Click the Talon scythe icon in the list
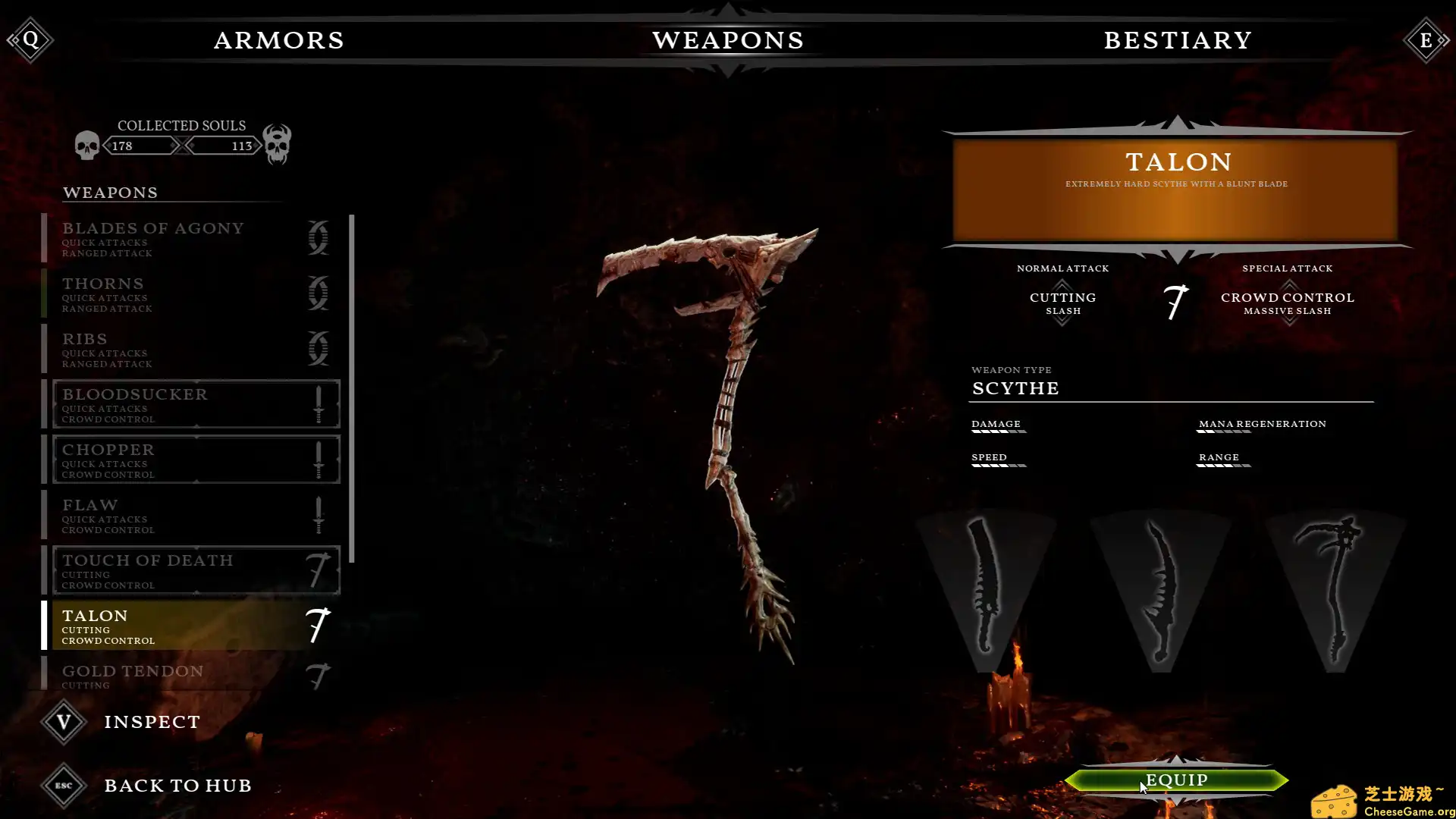Screen dimensions: 1456x819 (318, 625)
